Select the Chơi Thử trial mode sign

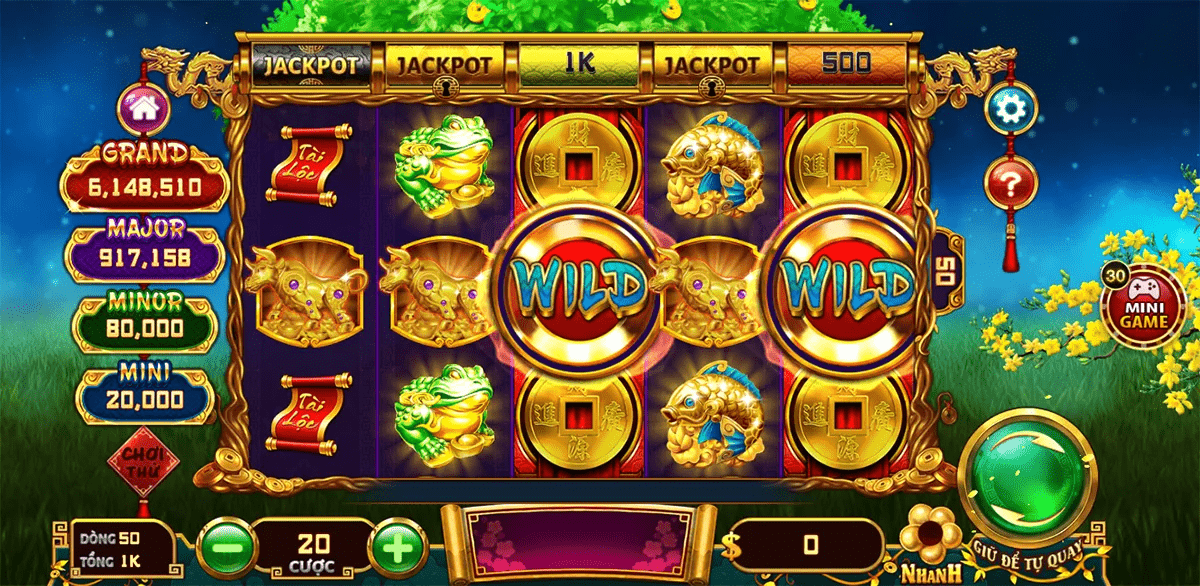[140, 464]
